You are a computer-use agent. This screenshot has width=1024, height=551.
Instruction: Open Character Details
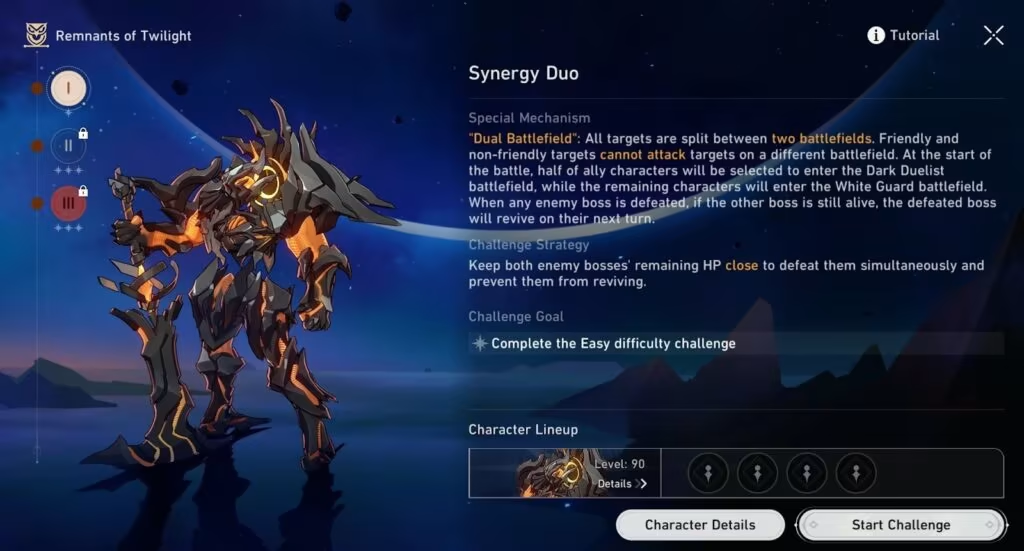700,525
